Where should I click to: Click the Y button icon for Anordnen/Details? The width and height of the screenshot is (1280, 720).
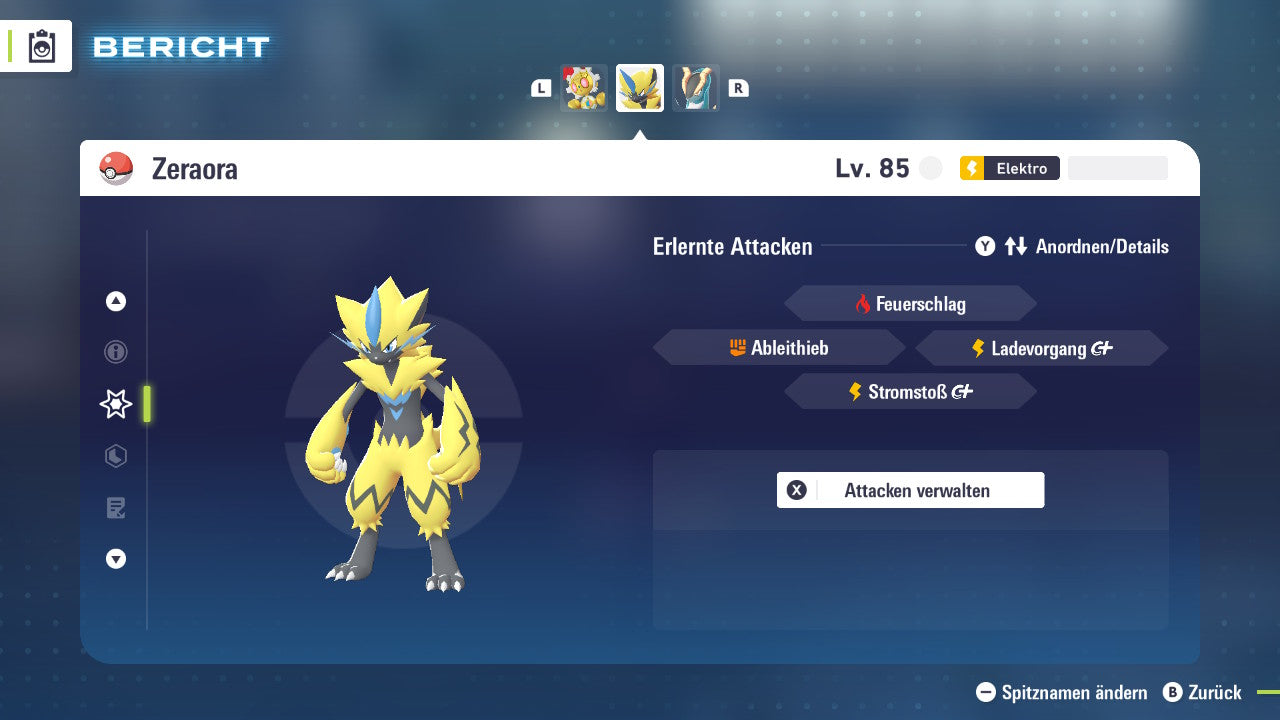(x=985, y=246)
